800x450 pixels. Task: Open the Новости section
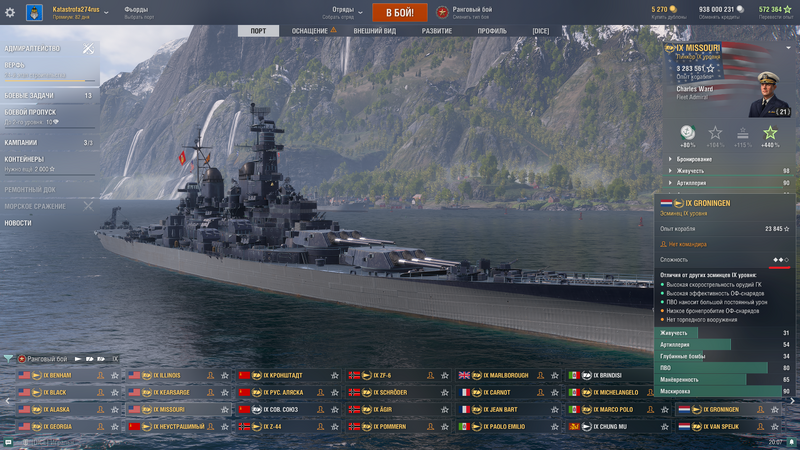coord(18,223)
